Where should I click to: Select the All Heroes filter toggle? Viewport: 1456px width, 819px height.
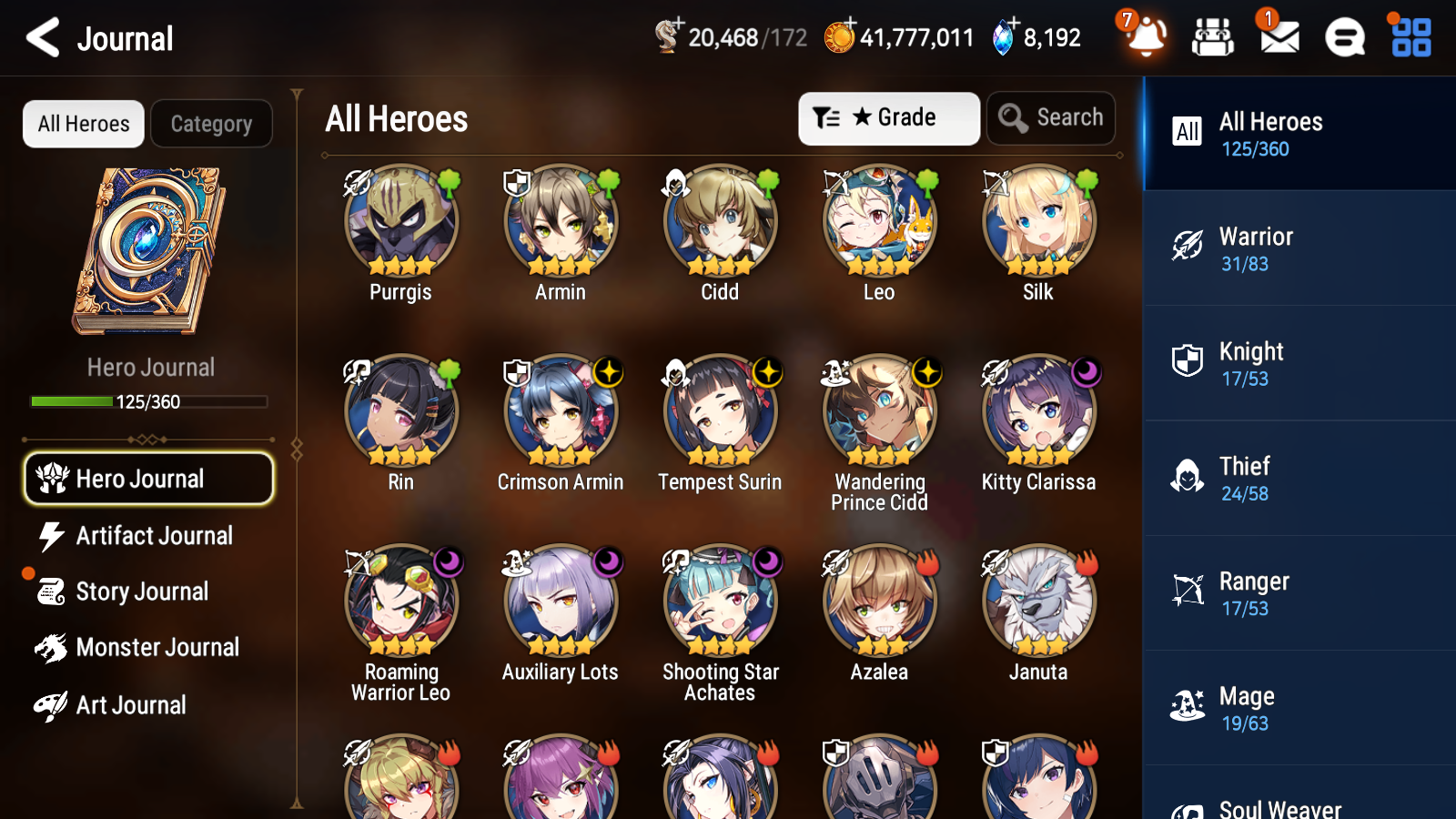[x=83, y=124]
